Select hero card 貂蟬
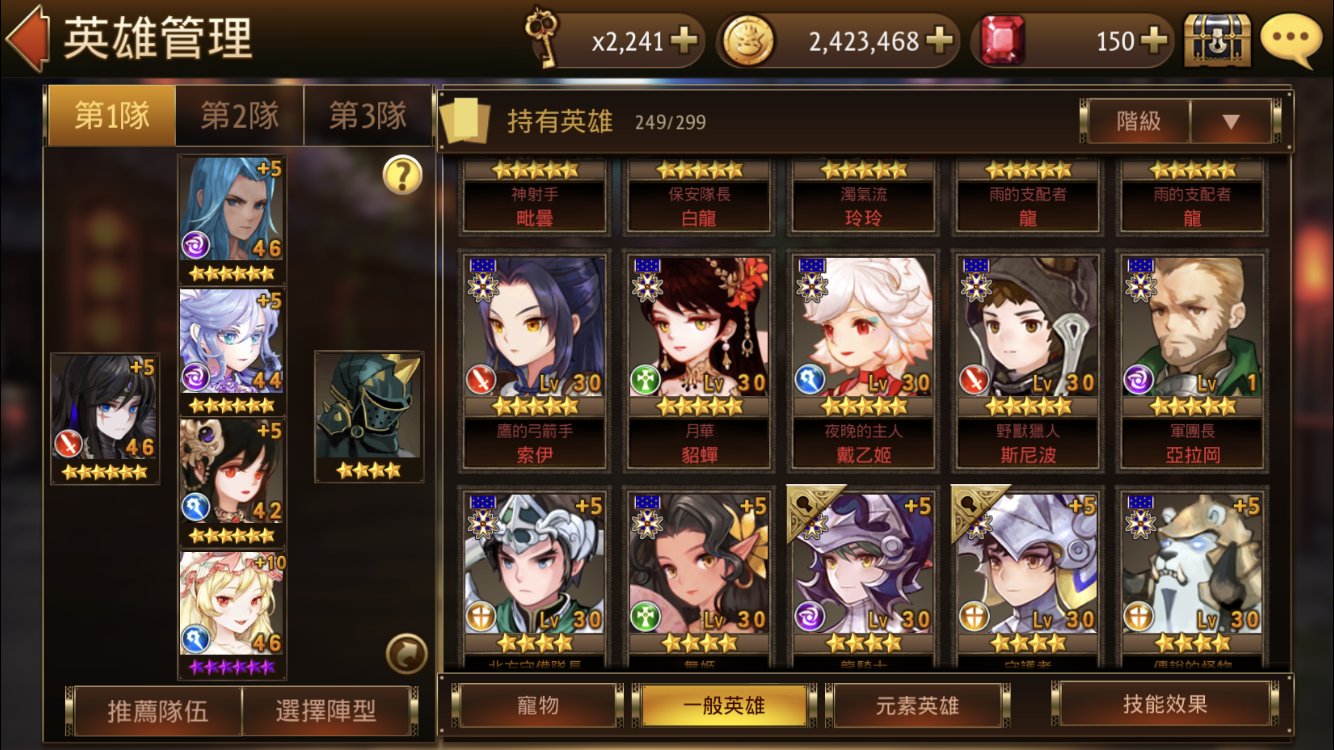Image resolution: width=1334 pixels, height=750 pixels. click(x=698, y=360)
